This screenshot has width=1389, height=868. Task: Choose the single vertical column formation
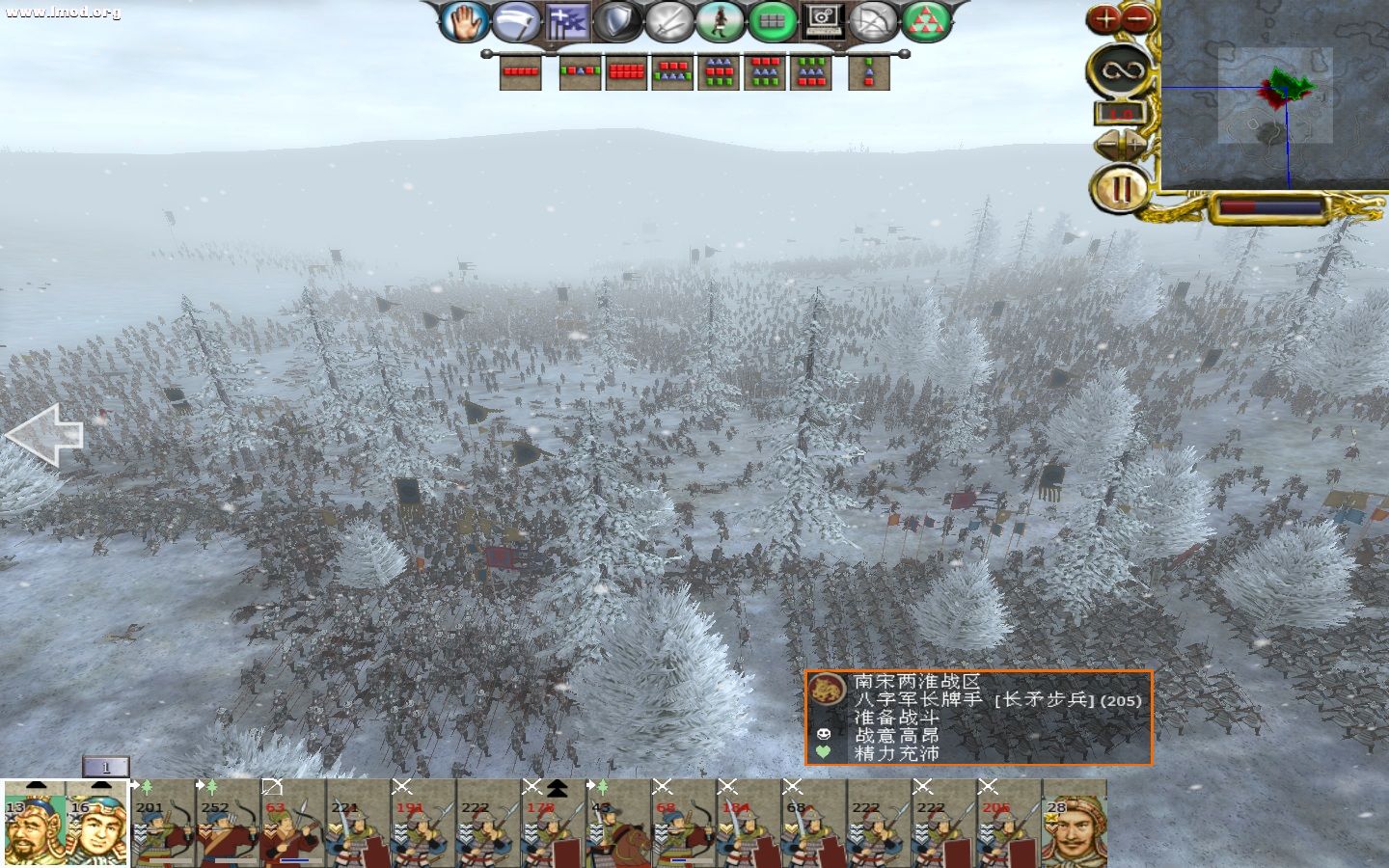(x=868, y=71)
